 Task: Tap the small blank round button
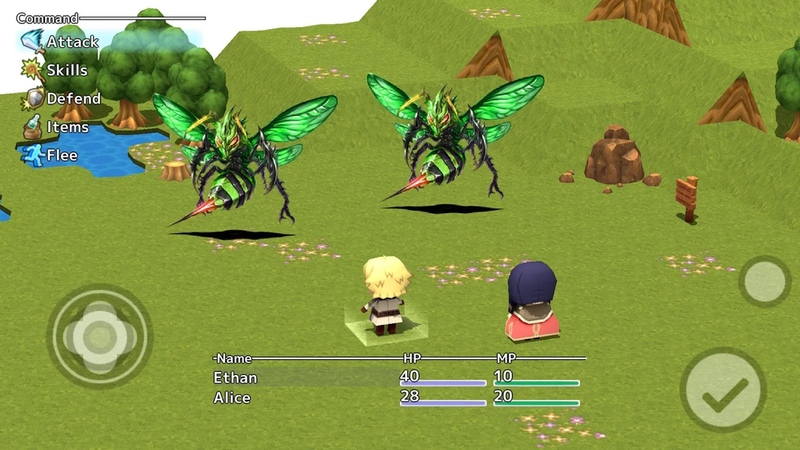coord(765,281)
